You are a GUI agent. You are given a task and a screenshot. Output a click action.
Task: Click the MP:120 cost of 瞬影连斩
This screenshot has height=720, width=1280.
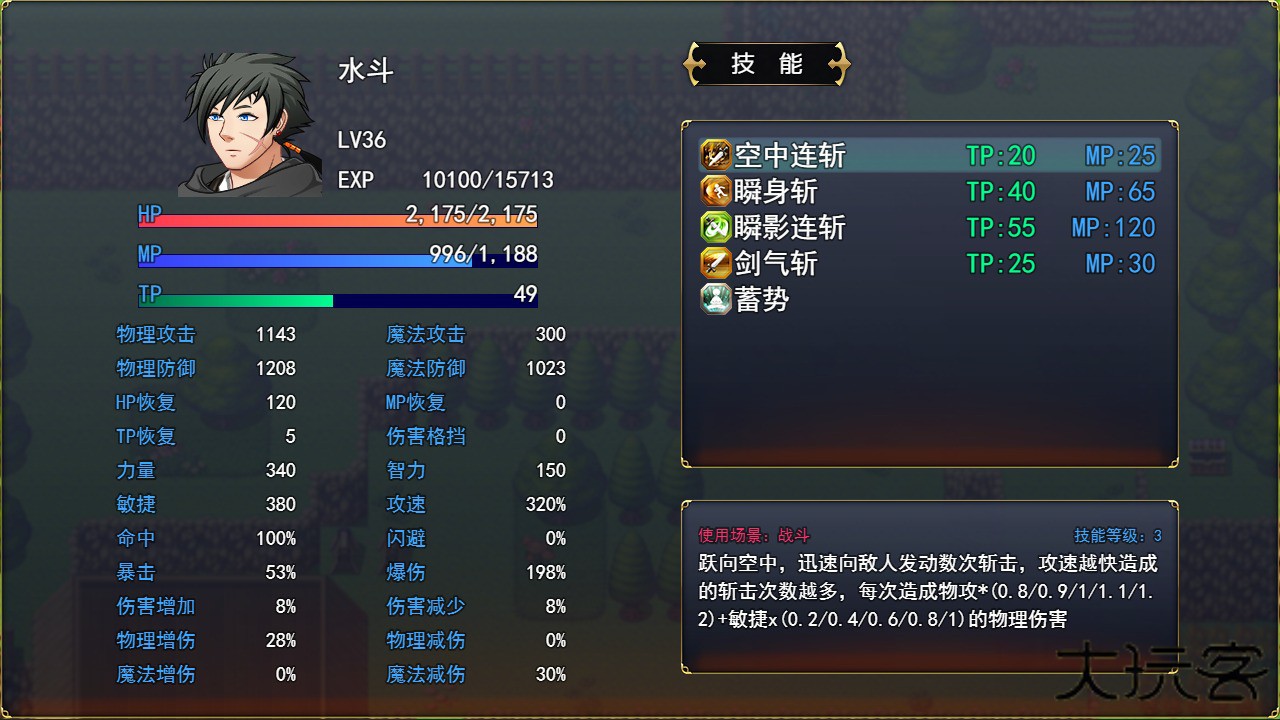[x=1113, y=227]
